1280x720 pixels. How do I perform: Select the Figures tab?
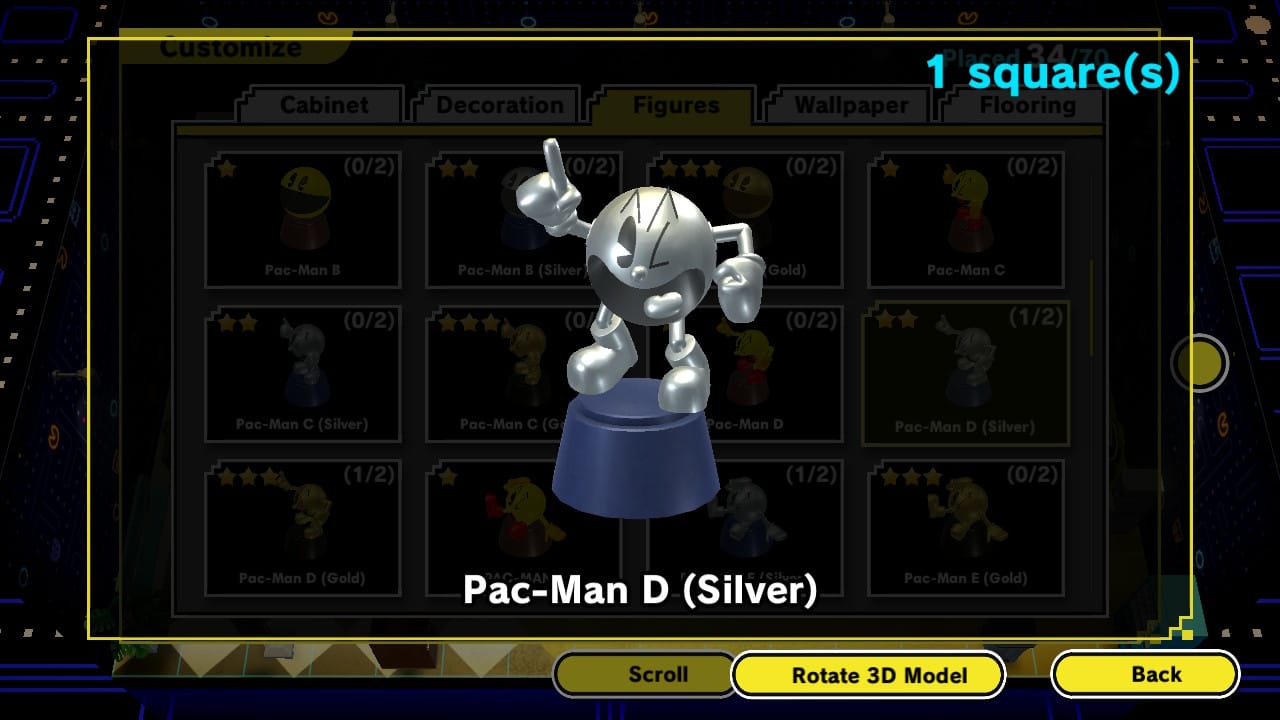(677, 104)
